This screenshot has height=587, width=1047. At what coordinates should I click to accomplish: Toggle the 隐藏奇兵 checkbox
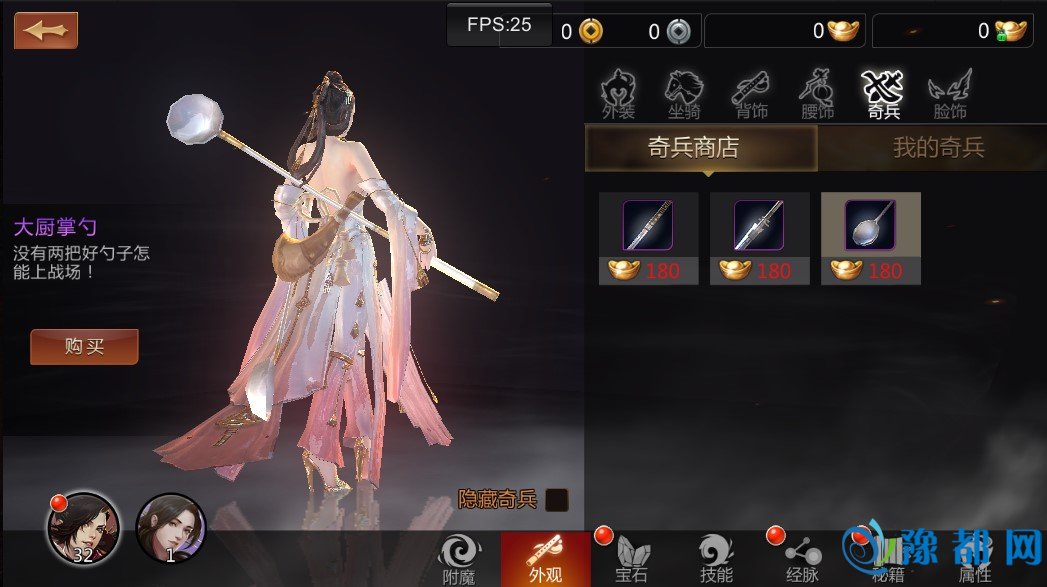(557, 500)
